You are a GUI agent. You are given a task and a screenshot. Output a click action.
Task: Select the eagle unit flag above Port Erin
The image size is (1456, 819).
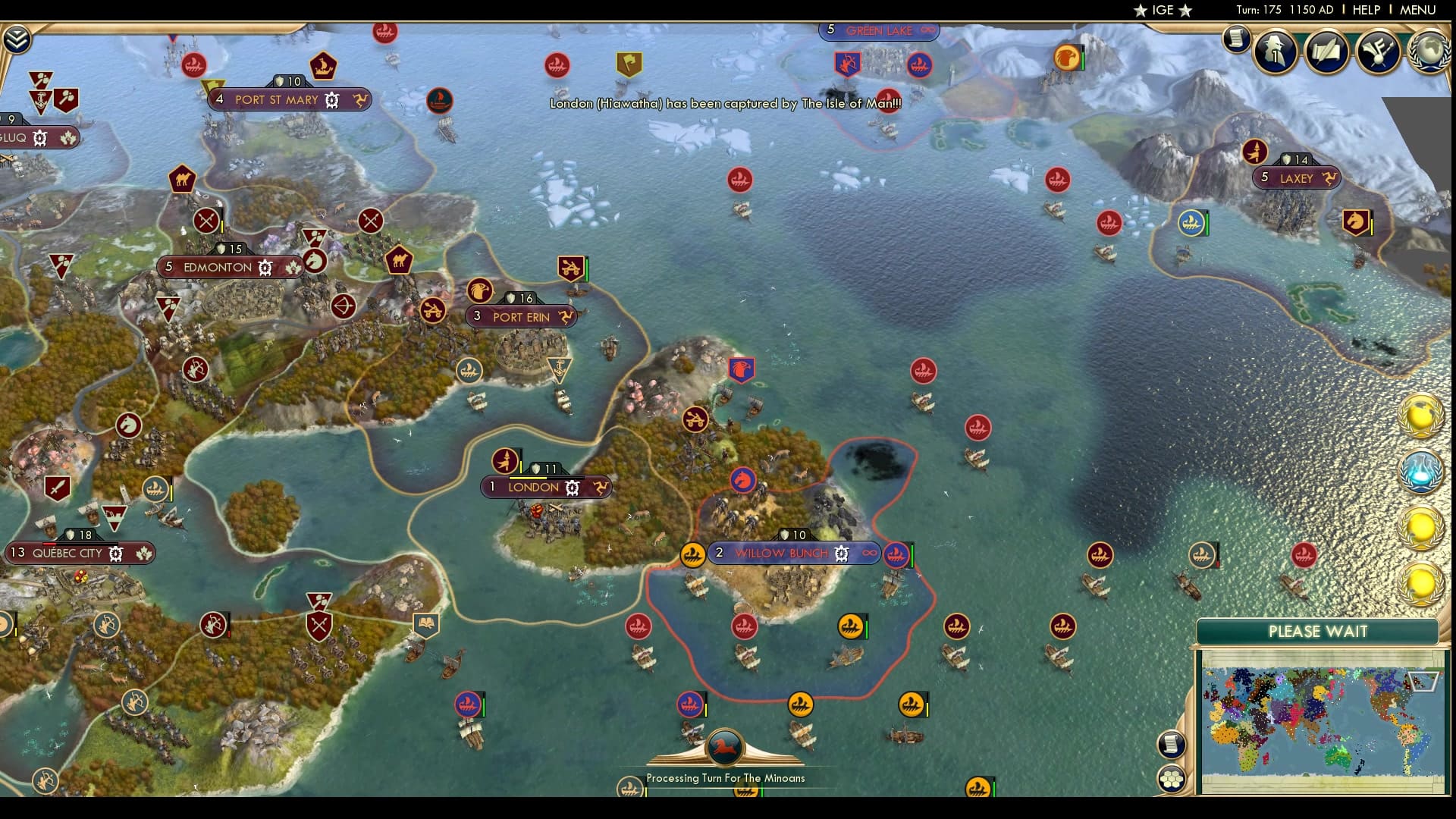click(x=480, y=290)
